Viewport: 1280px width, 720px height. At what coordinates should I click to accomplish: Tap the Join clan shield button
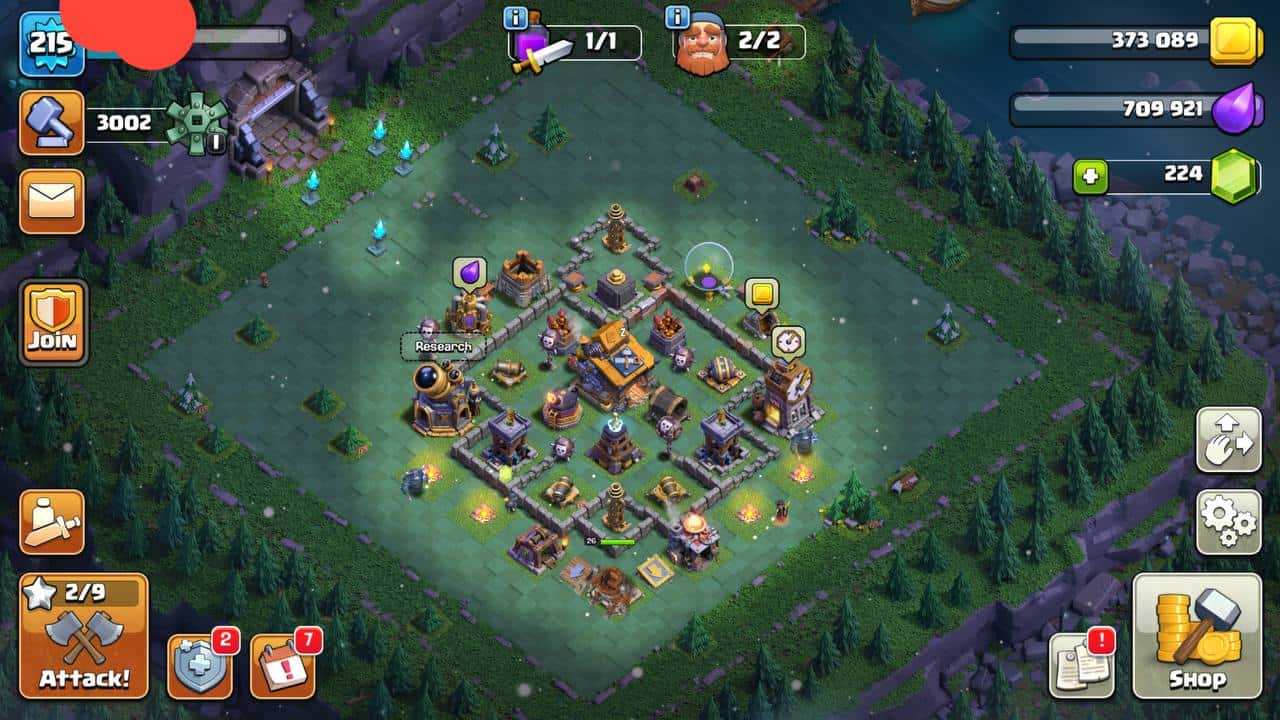coord(53,322)
